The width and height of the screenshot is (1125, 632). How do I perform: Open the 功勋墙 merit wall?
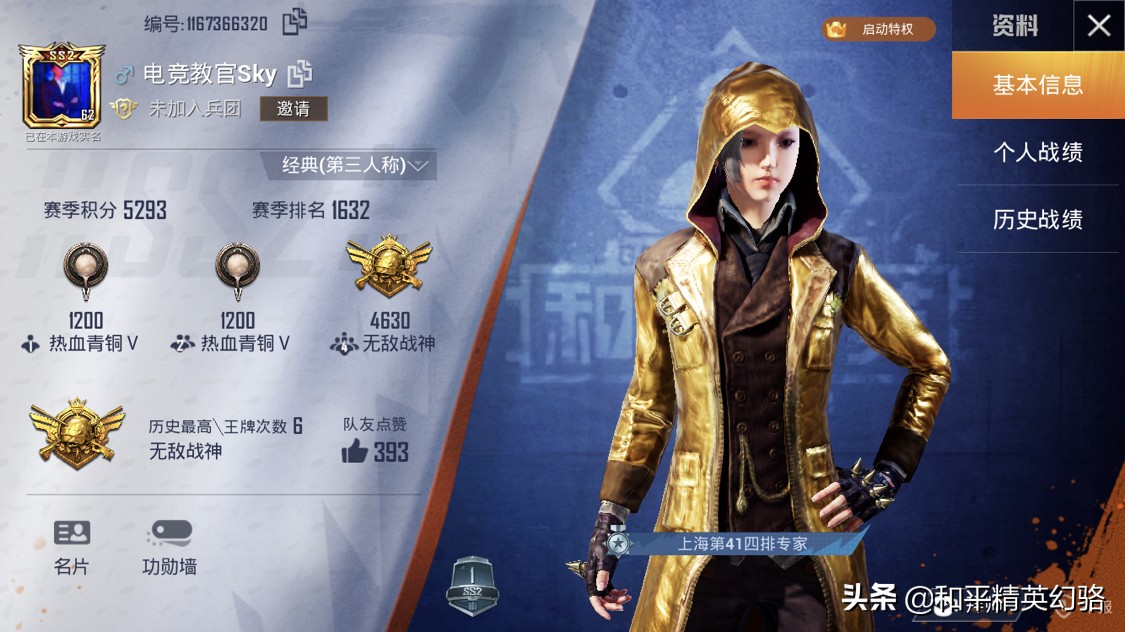coord(169,547)
